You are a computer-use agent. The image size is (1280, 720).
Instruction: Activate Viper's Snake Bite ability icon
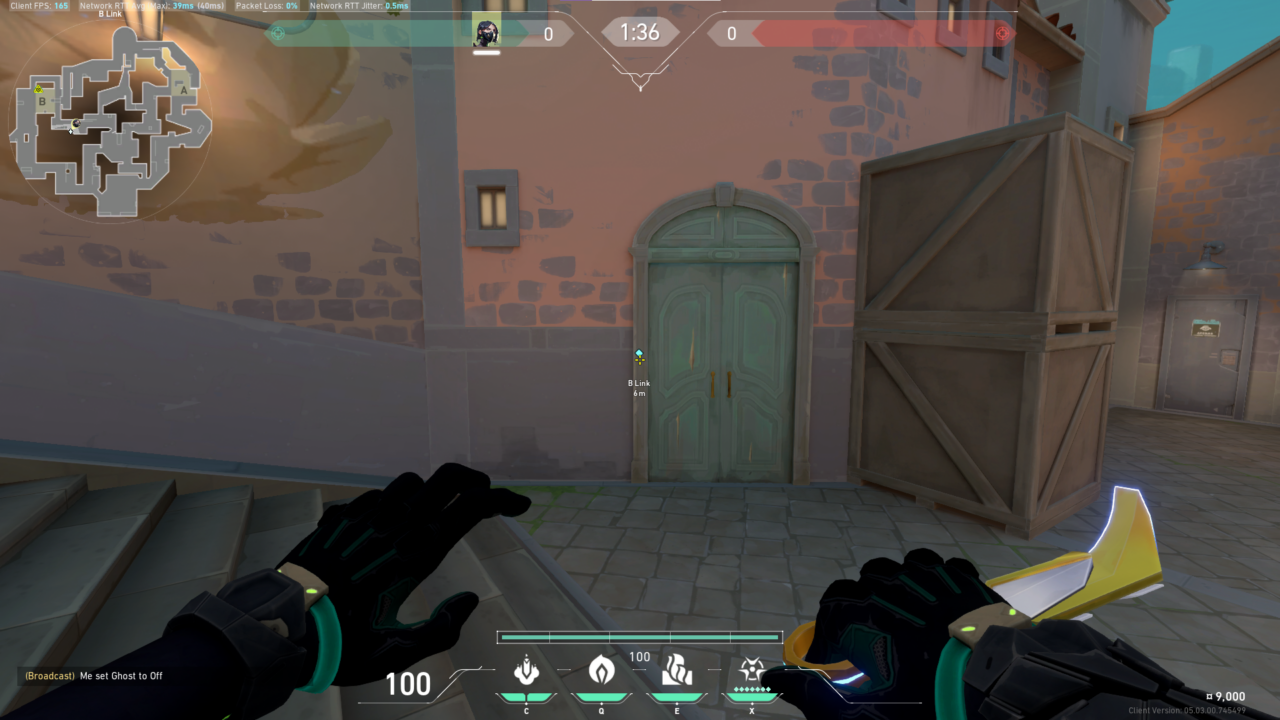pyautogui.click(x=526, y=669)
